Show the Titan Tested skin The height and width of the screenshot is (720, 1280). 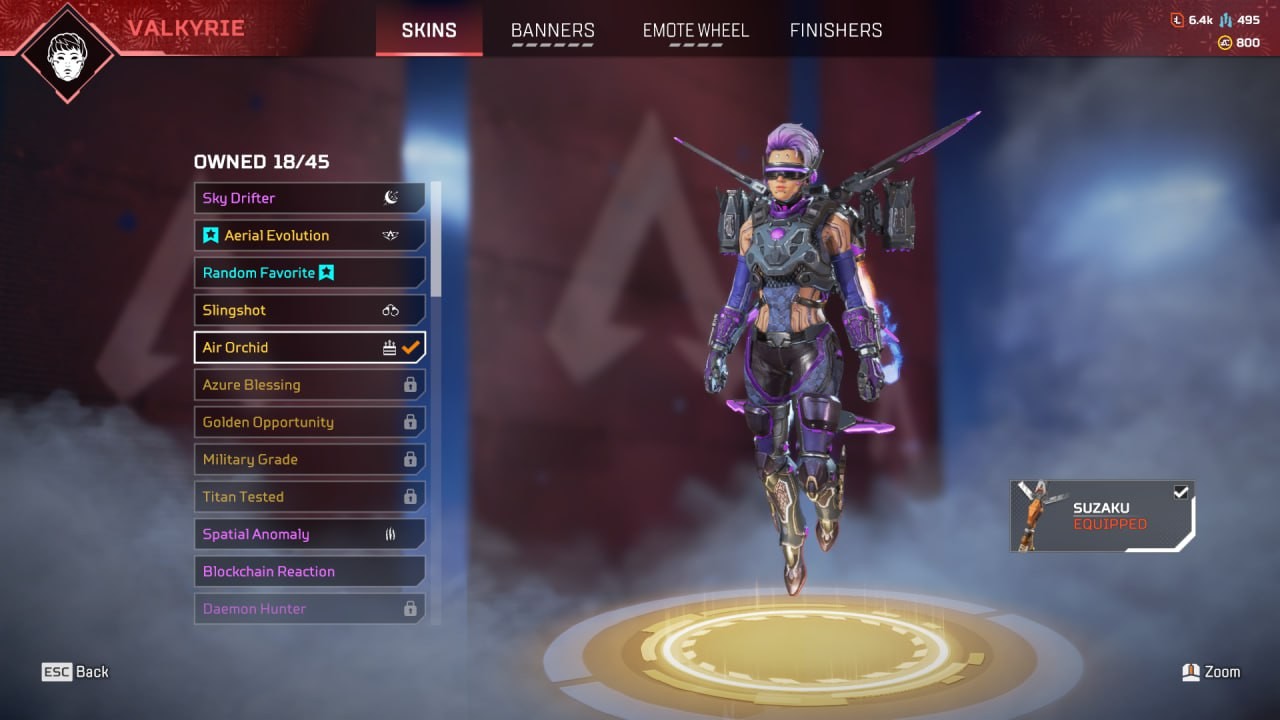click(309, 497)
